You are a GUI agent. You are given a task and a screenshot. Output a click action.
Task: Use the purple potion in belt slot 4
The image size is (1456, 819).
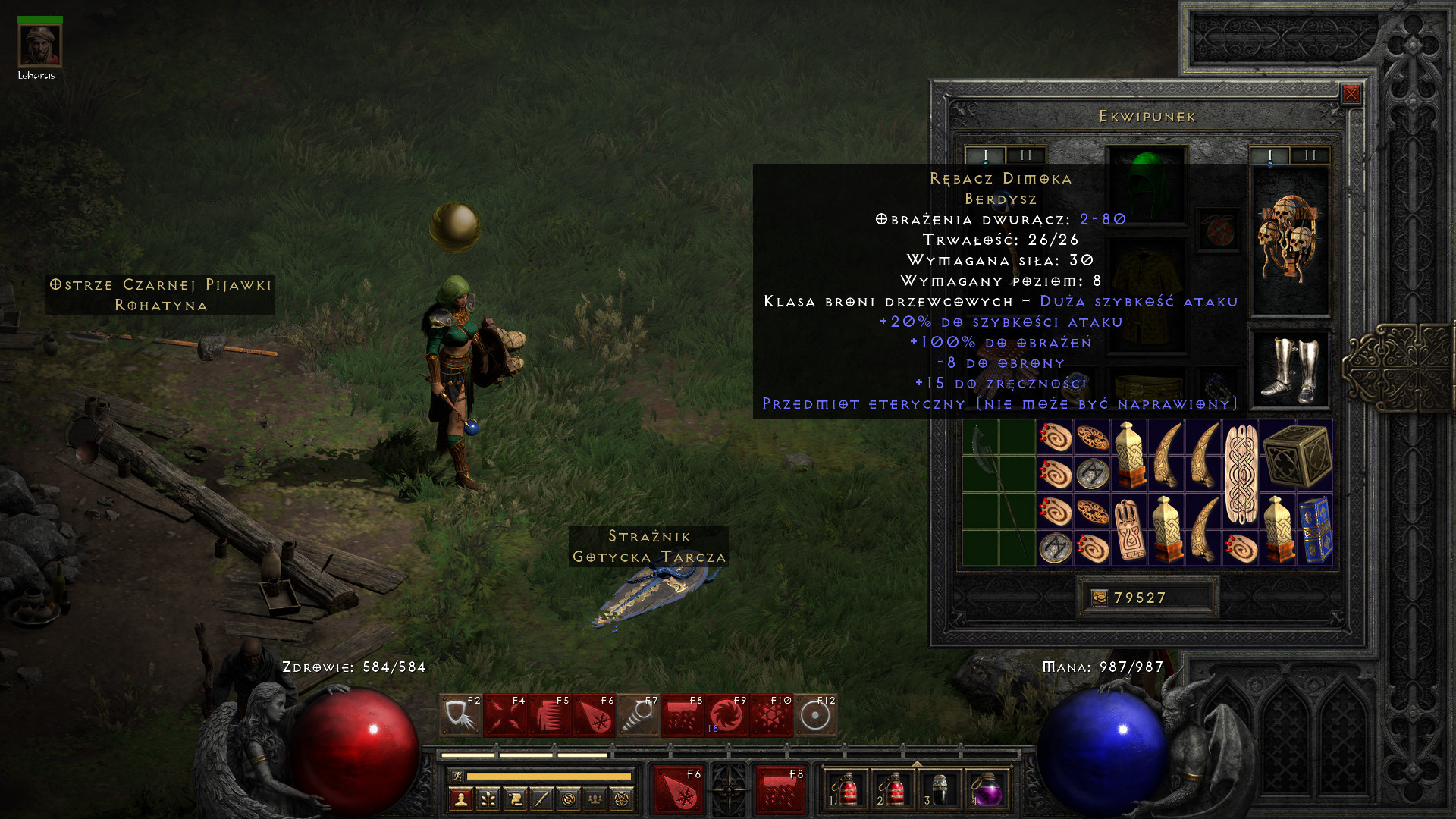tap(987, 791)
